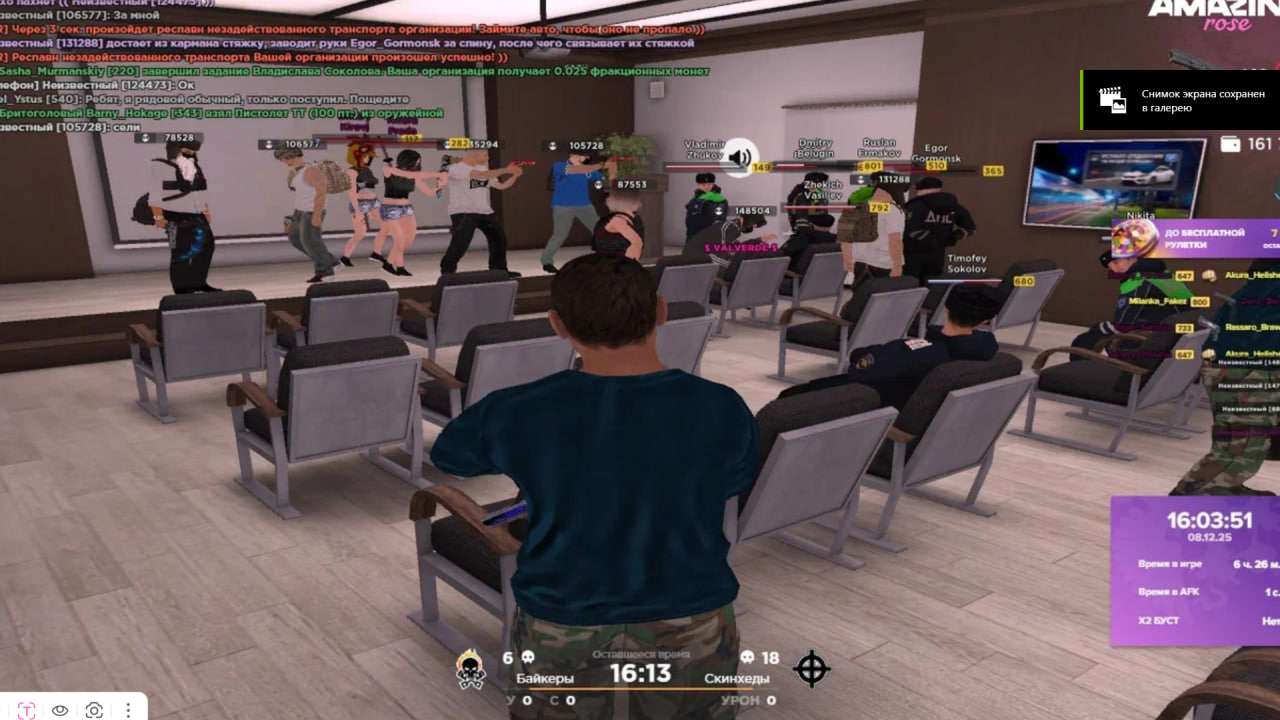The image size is (1280, 720).
Task: Click the Байкеры skull faction emblem
Action: 471,669
